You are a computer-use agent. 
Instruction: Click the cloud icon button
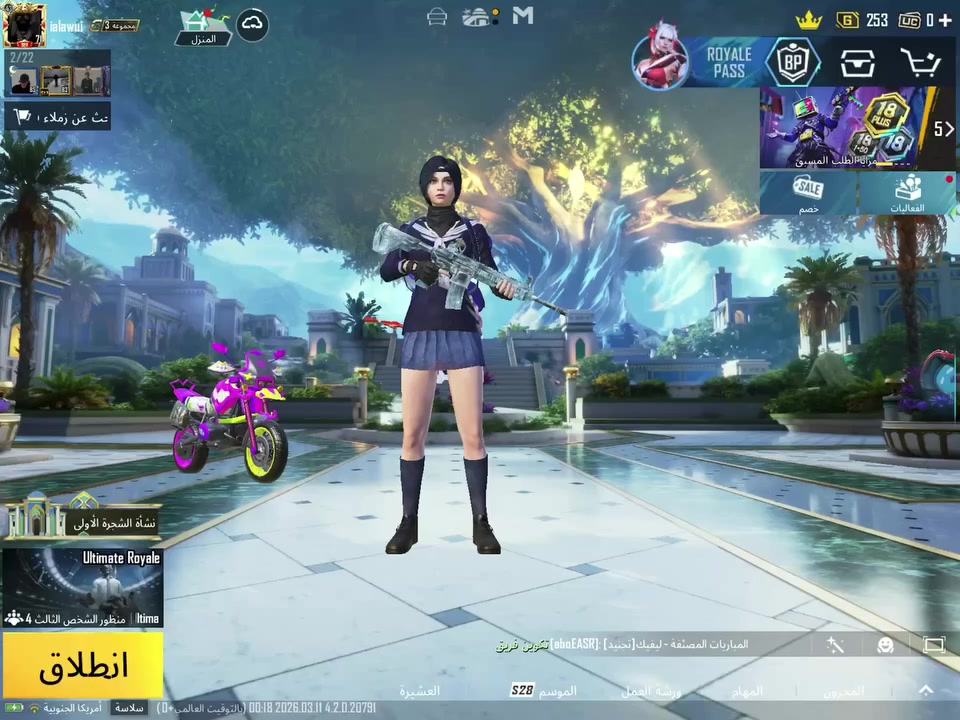click(x=252, y=25)
